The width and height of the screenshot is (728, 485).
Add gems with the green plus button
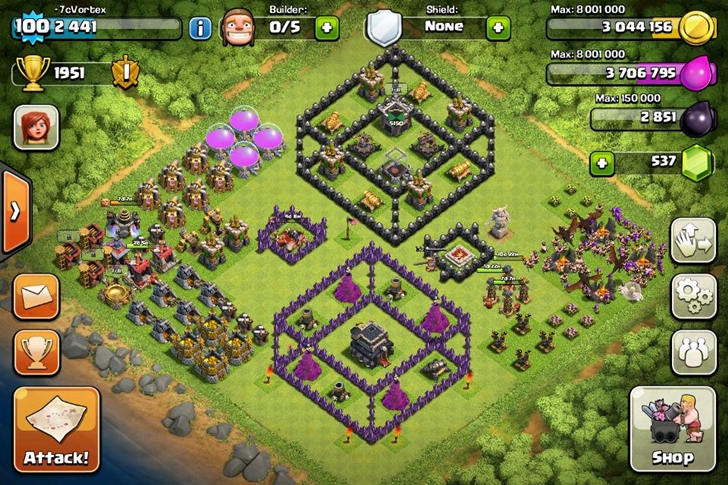click(601, 162)
